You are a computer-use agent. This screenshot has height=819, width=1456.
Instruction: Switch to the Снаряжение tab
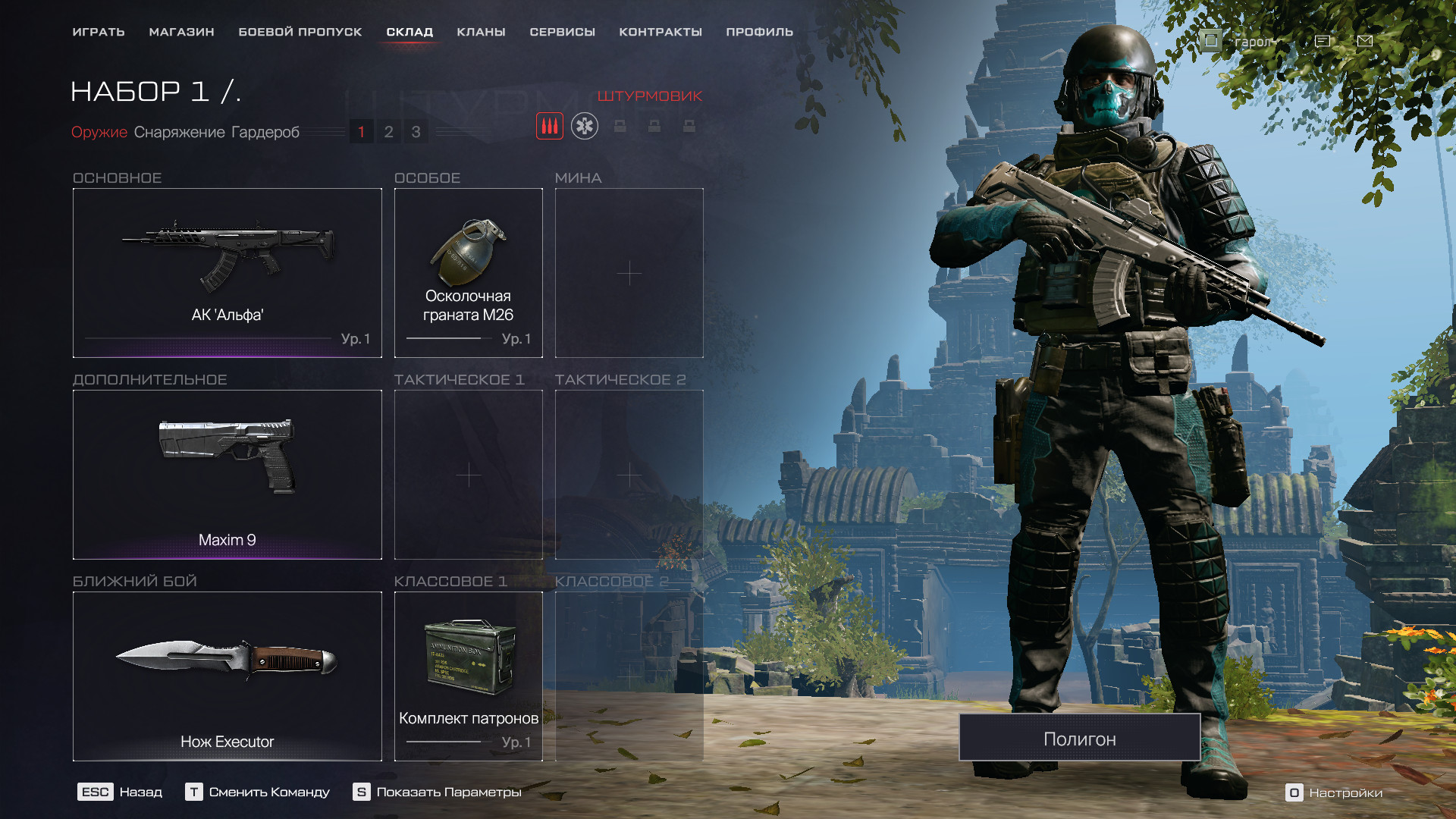(179, 132)
